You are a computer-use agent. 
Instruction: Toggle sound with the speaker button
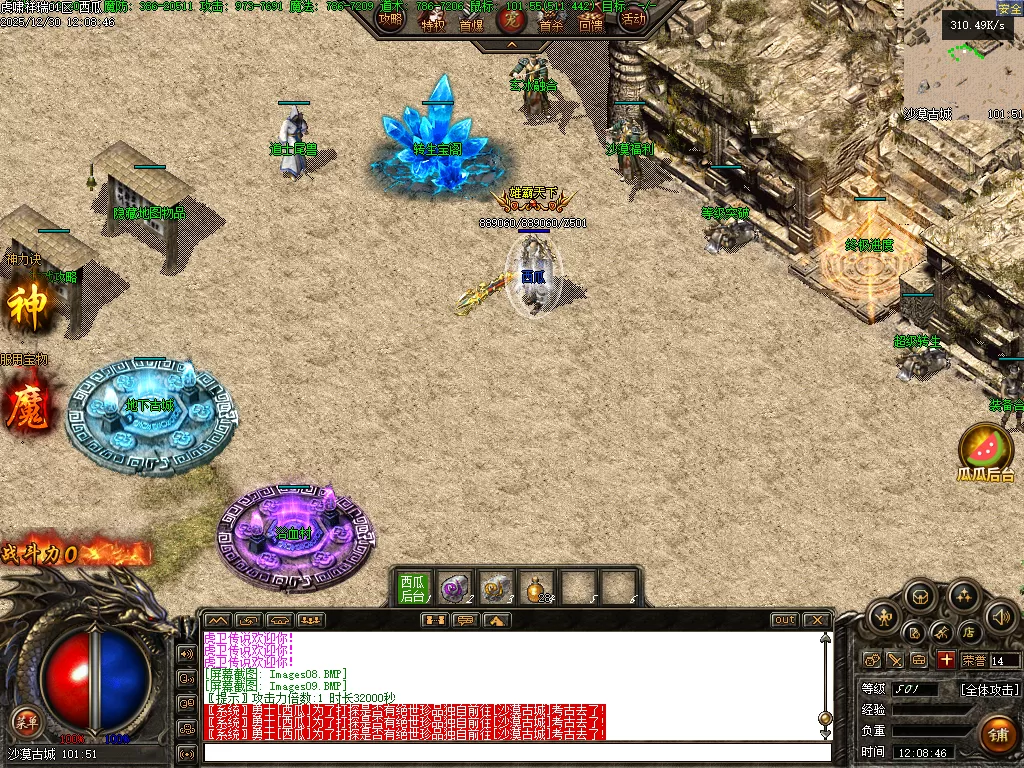[999, 615]
